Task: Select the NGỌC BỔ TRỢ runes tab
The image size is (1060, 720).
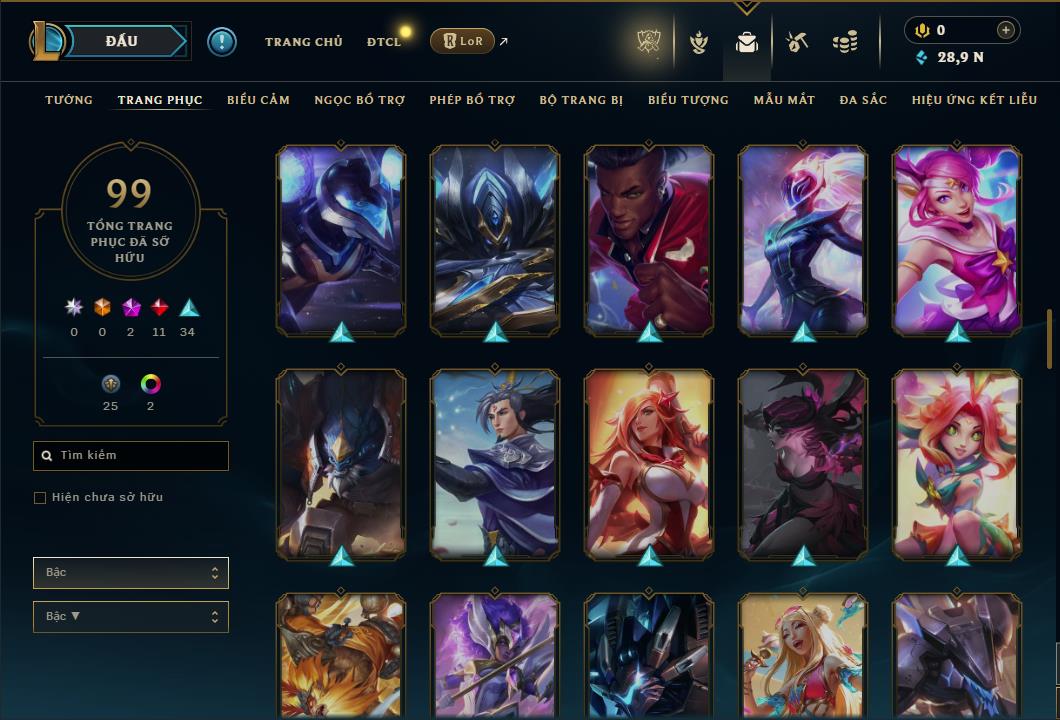Action: click(359, 100)
